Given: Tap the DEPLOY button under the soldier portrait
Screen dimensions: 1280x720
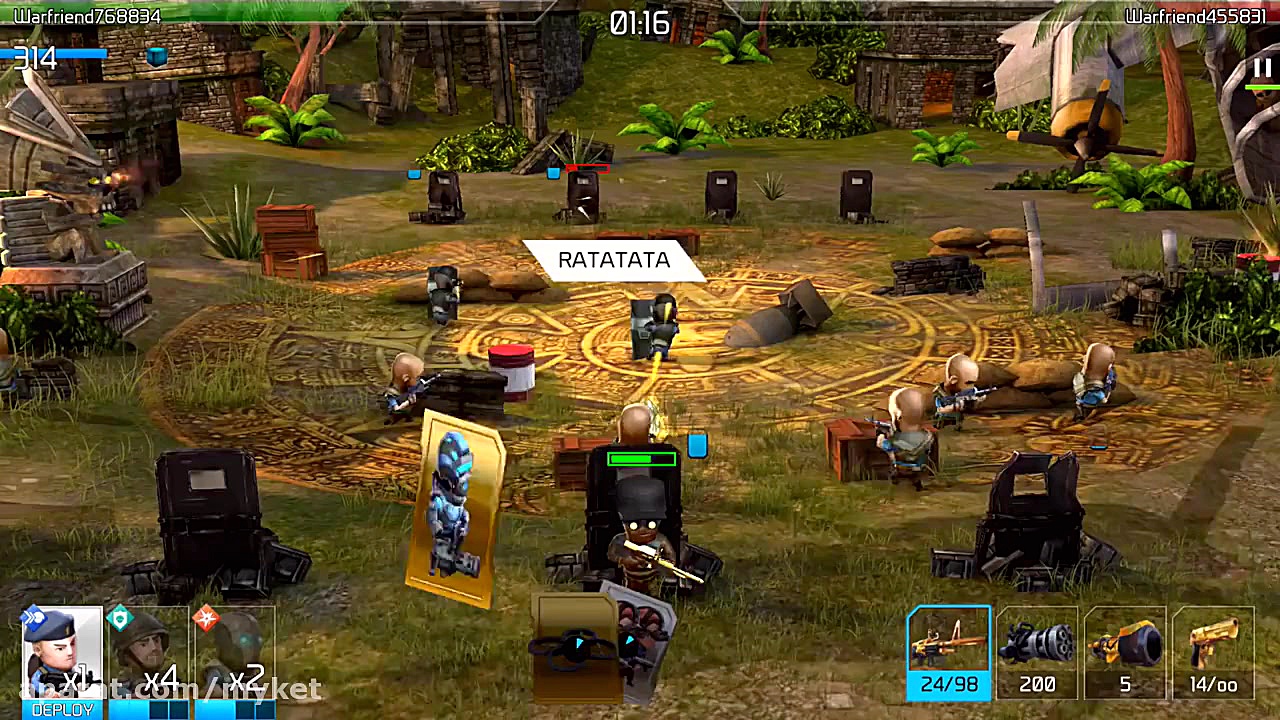Looking at the screenshot, I should (x=62, y=708).
